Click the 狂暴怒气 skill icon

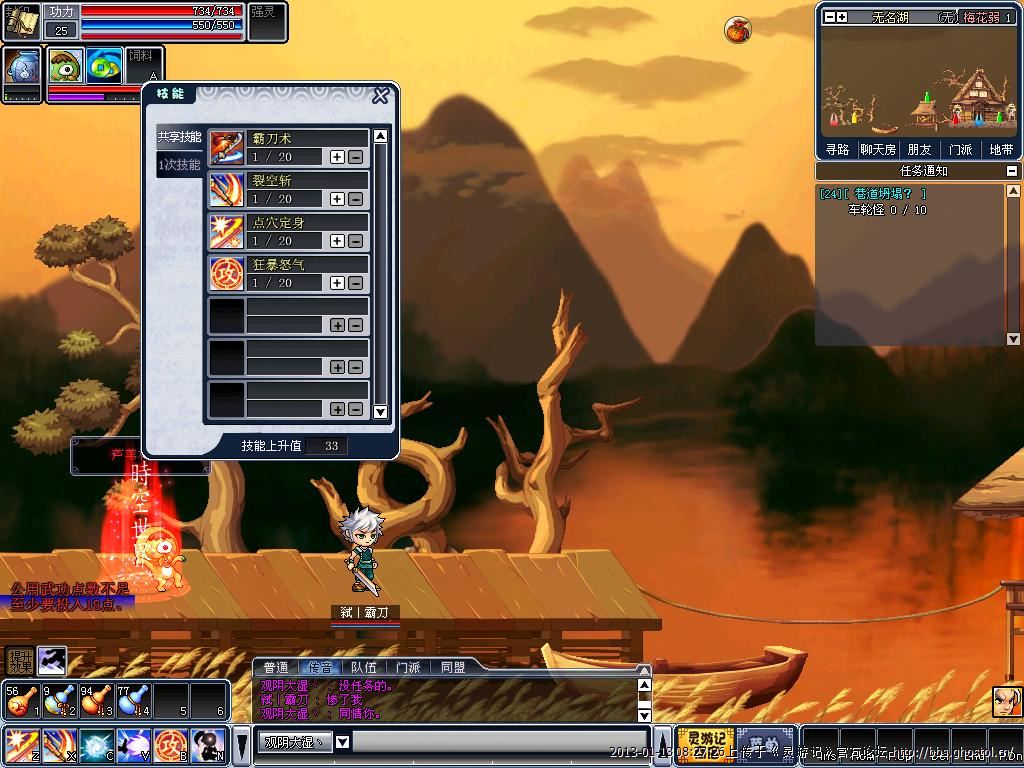coord(227,273)
